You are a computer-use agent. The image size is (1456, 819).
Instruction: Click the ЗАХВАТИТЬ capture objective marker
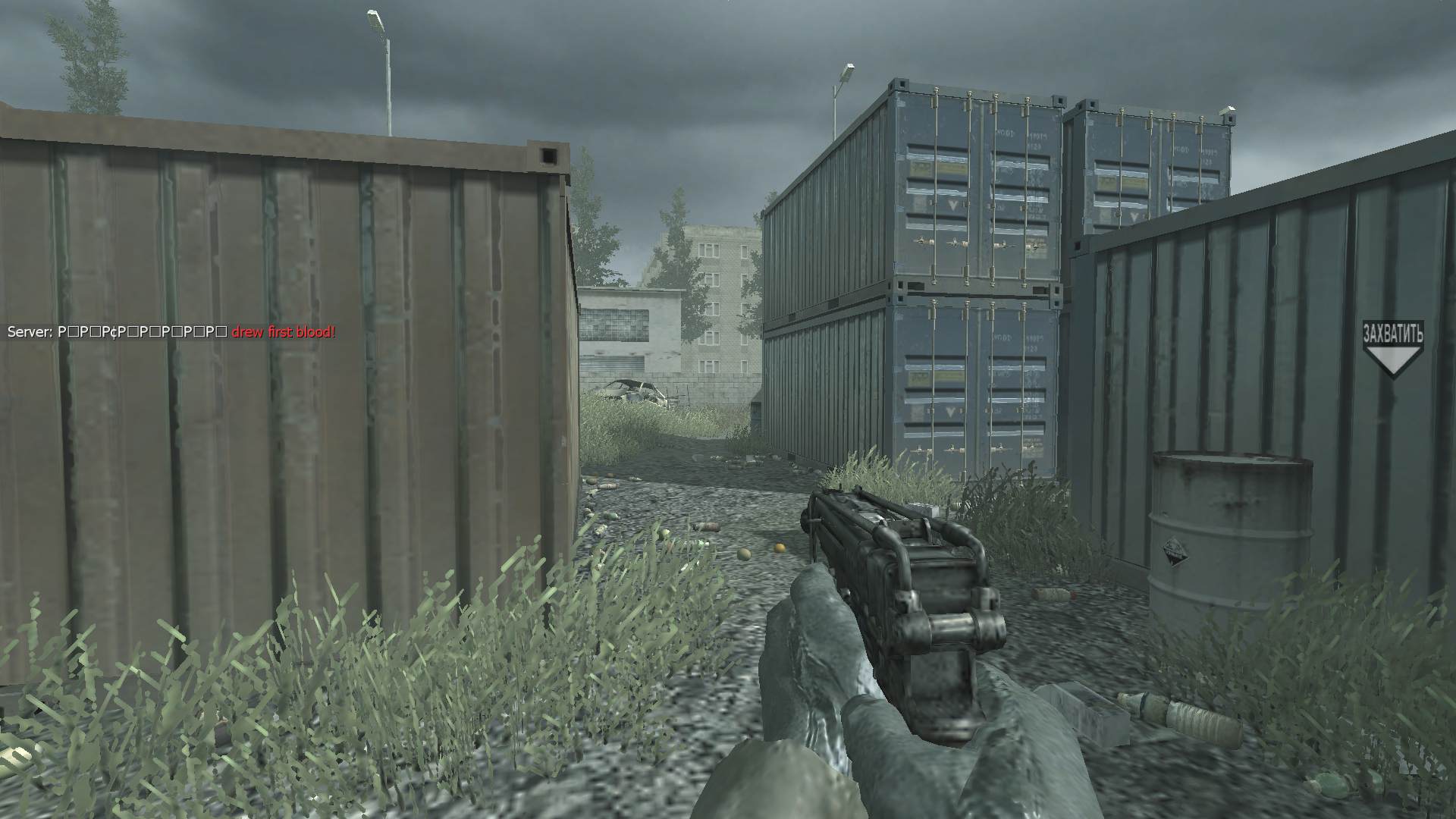coord(1392,348)
